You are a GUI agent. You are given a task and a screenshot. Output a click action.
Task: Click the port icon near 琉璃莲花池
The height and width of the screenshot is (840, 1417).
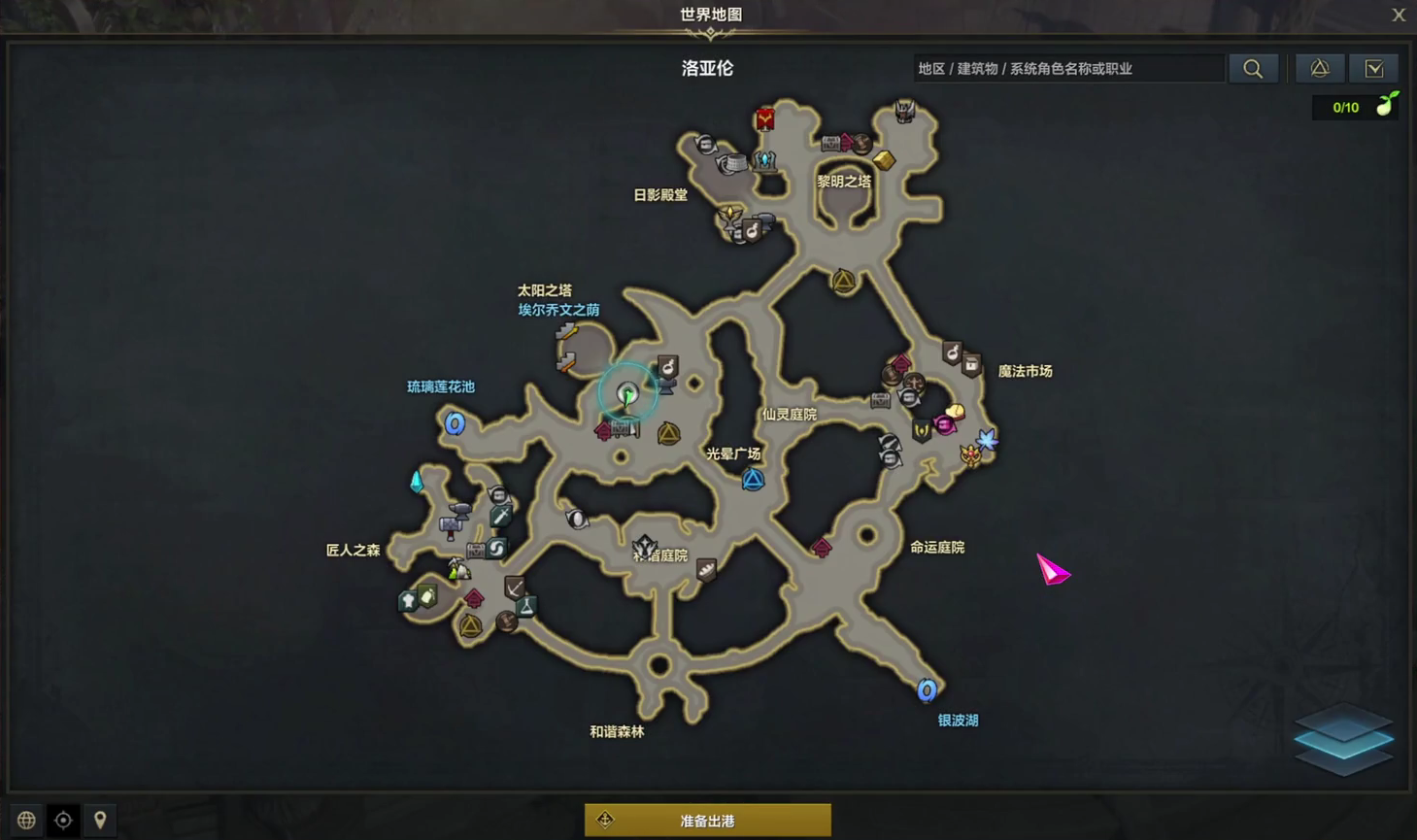click(454, 423)
